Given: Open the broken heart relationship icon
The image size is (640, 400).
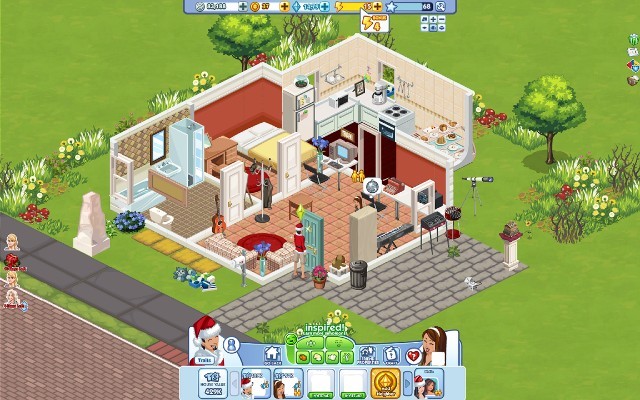Looking at the screenshot, I should click(414, 353).
